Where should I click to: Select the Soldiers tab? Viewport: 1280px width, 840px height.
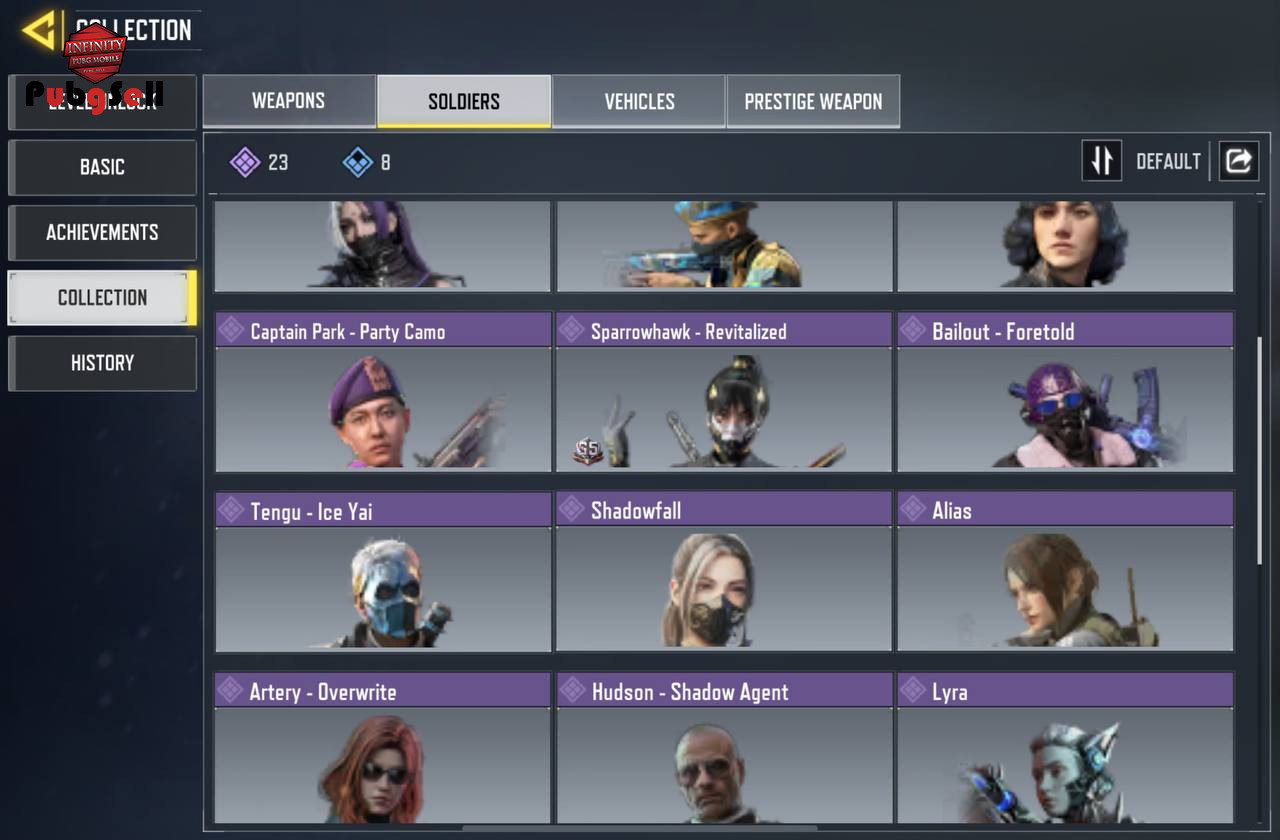click(x=464, y=101)
